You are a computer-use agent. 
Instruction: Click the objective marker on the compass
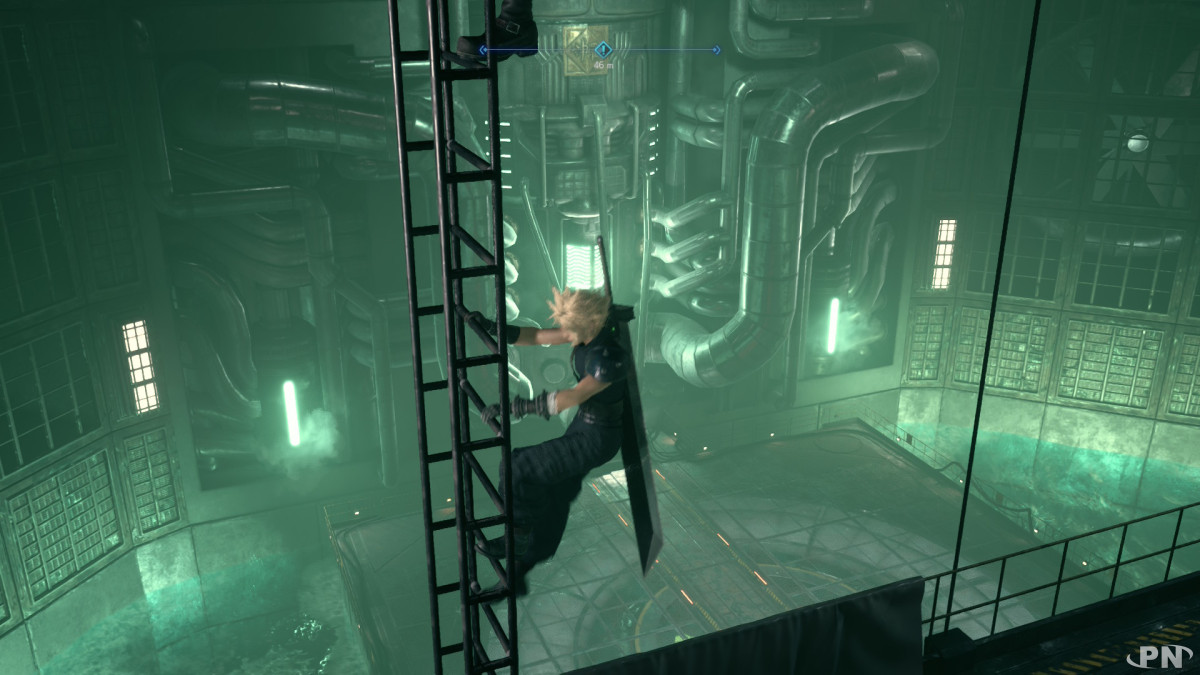[x=603, y=48]
